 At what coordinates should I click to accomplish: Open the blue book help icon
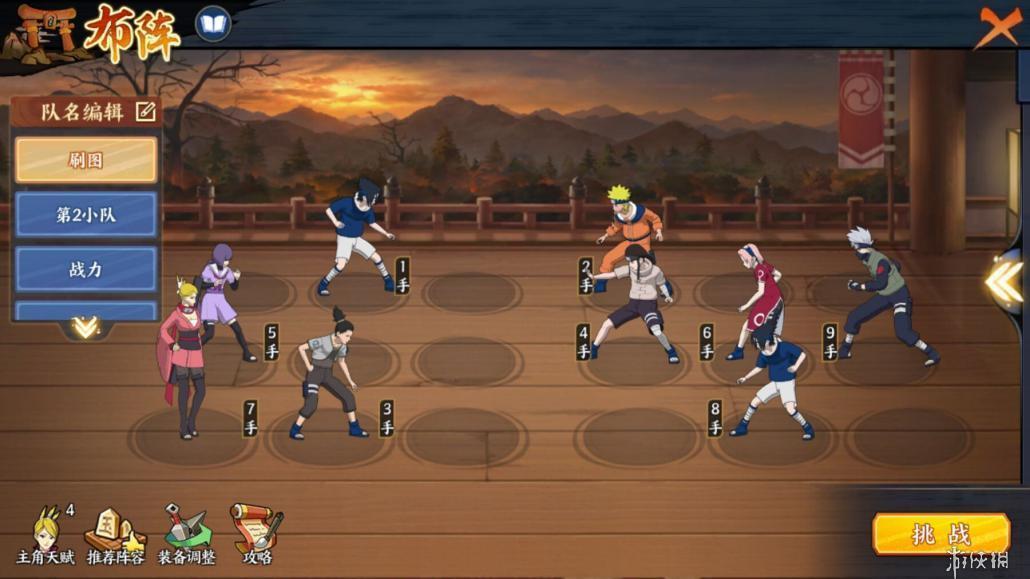(213, 24)
